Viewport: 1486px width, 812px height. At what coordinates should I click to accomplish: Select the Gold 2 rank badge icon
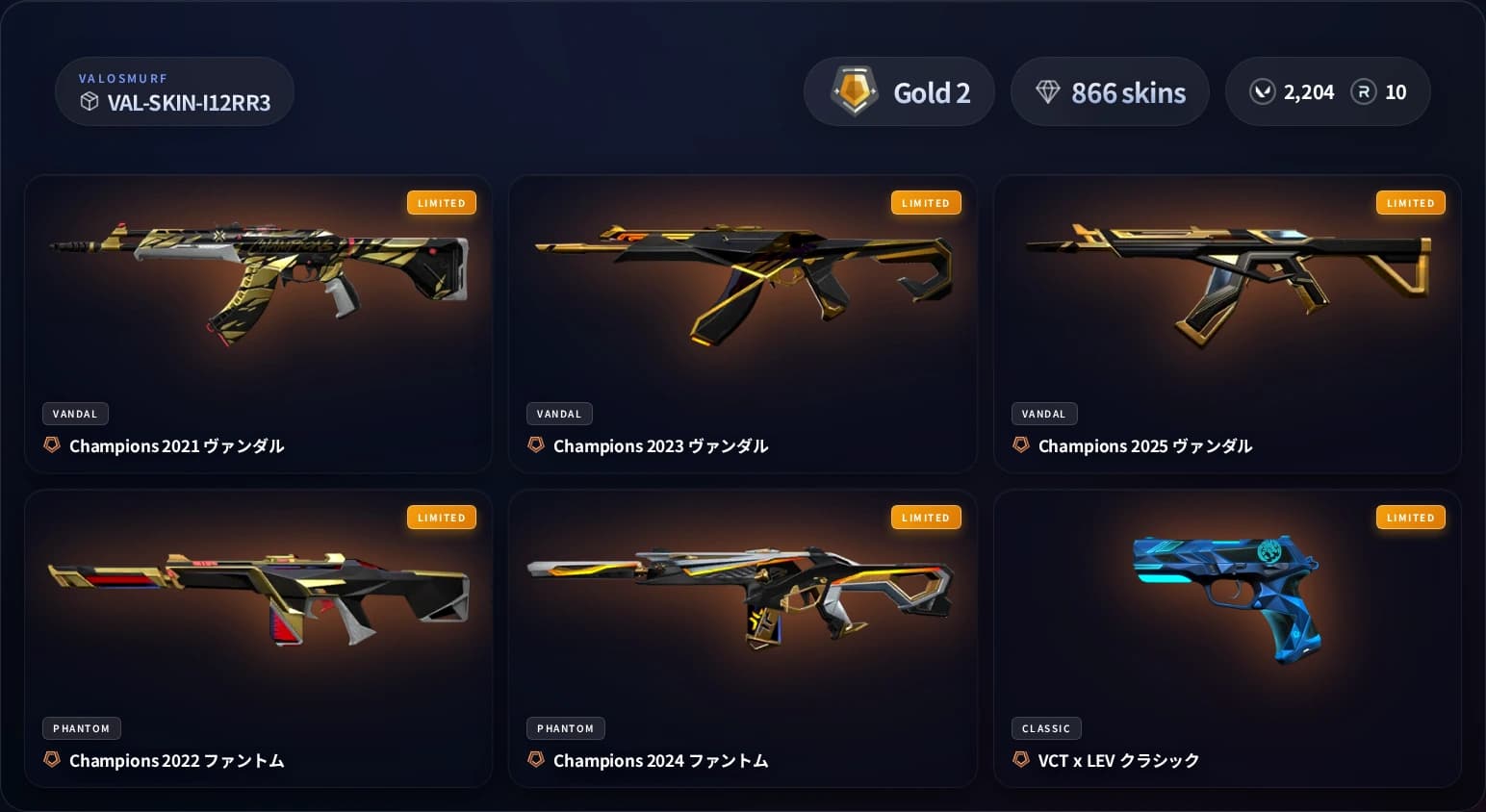[x=853, y=91]
